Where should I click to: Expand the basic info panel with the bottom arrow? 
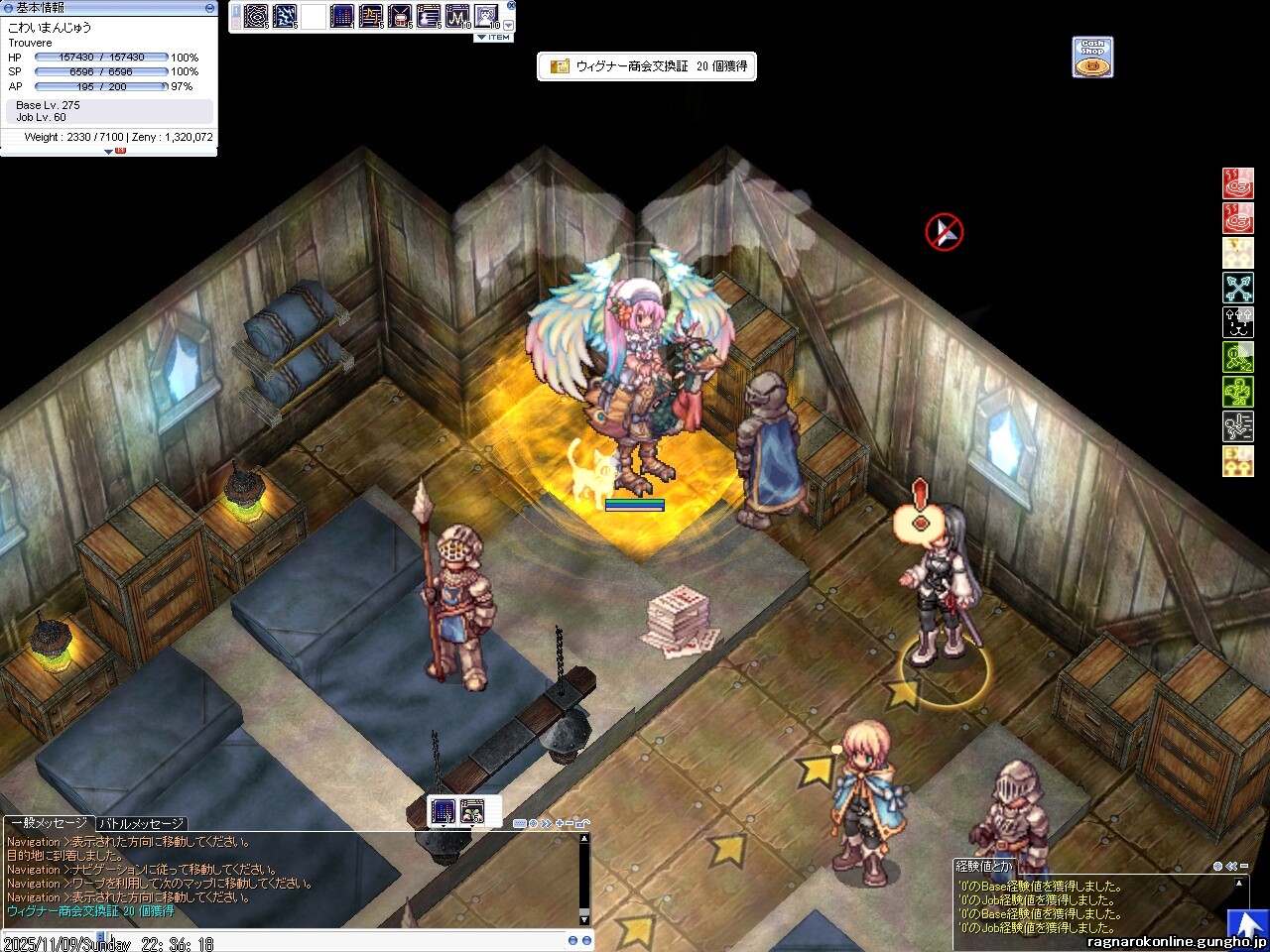tap(109, 152)
